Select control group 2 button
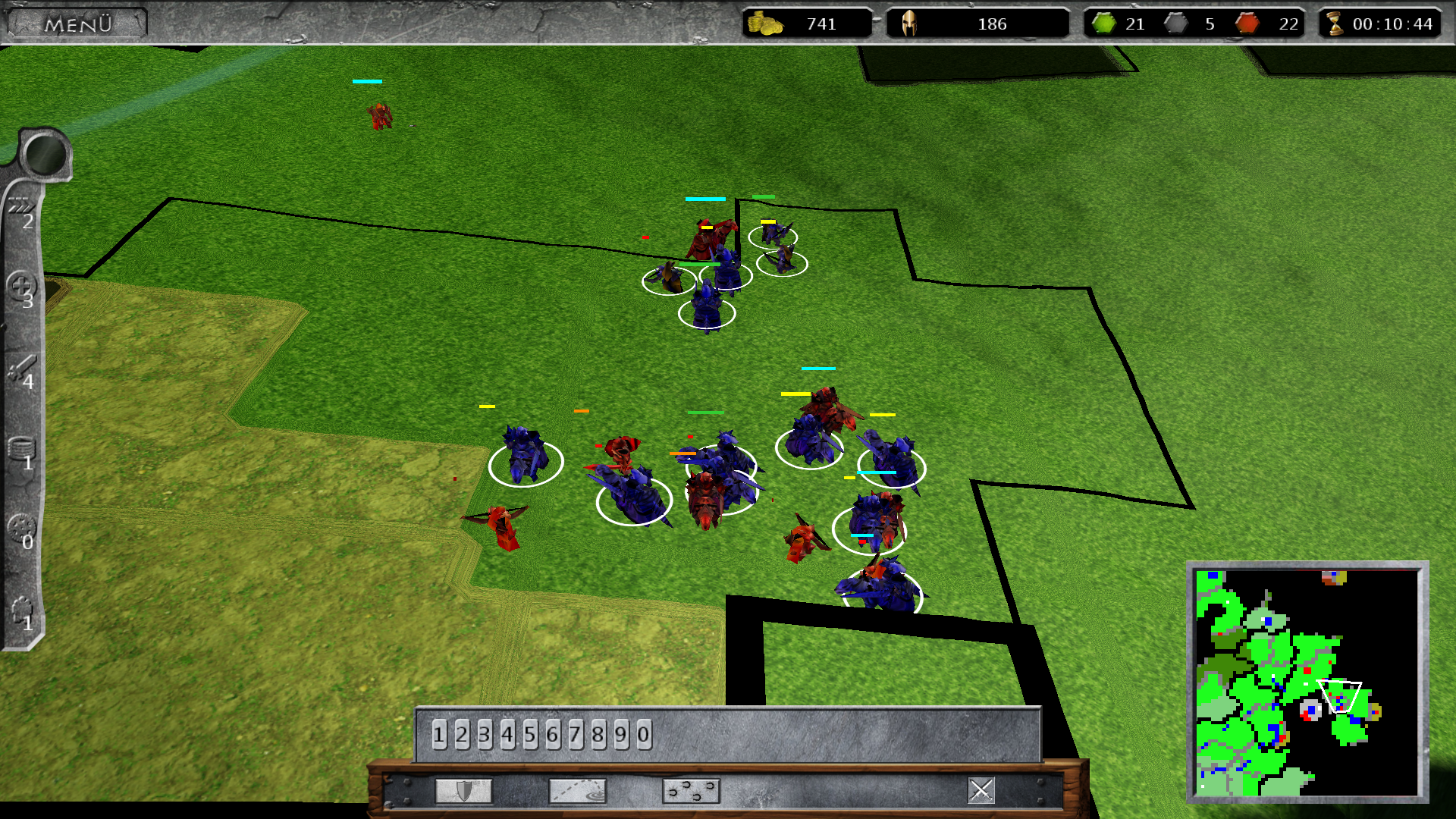Image resolution: width=1456 pixels, height=819 pixels. point(462,734)
